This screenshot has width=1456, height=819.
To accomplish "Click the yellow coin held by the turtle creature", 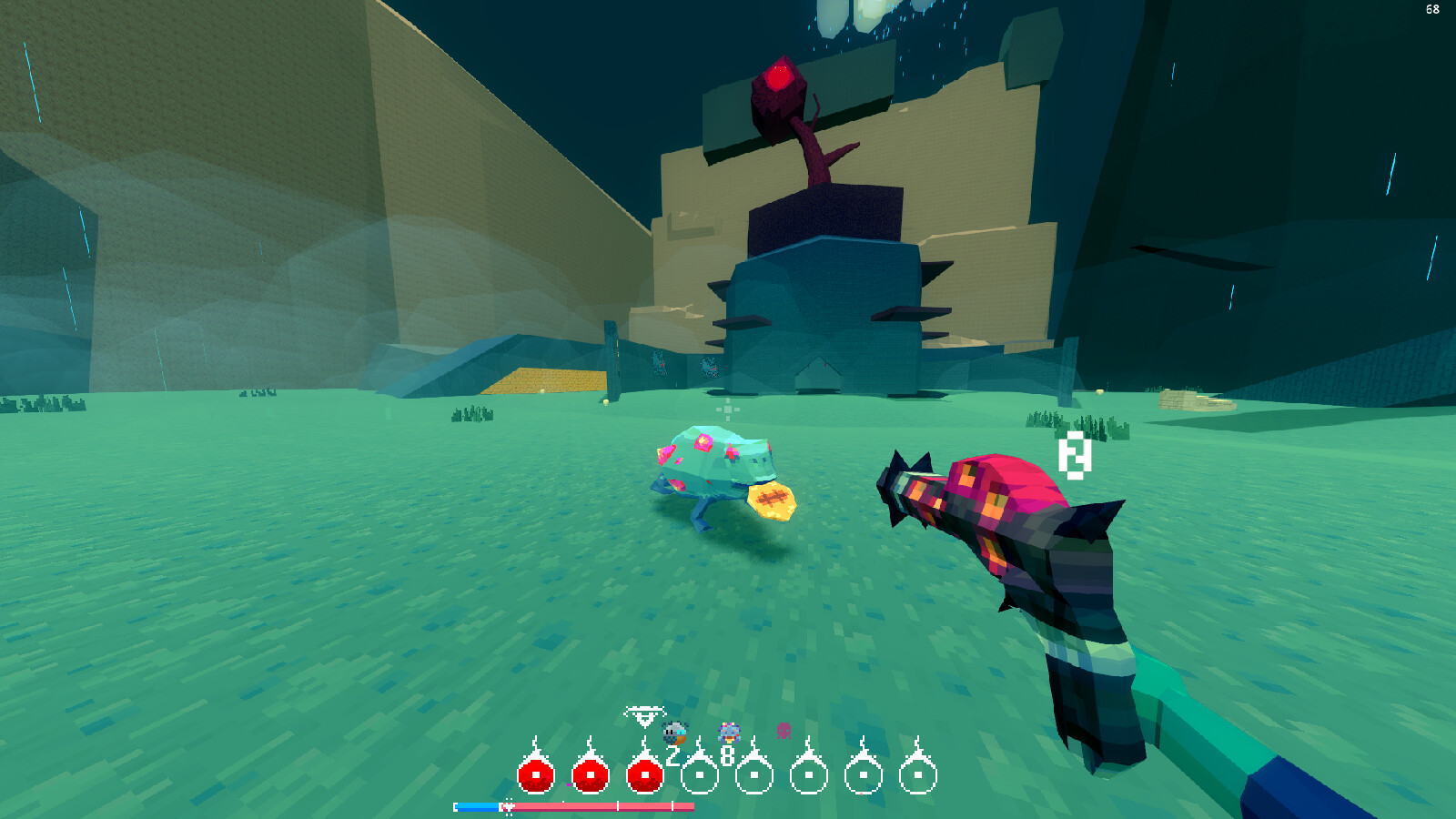I will pyautogui.click(x=771, y=500).
